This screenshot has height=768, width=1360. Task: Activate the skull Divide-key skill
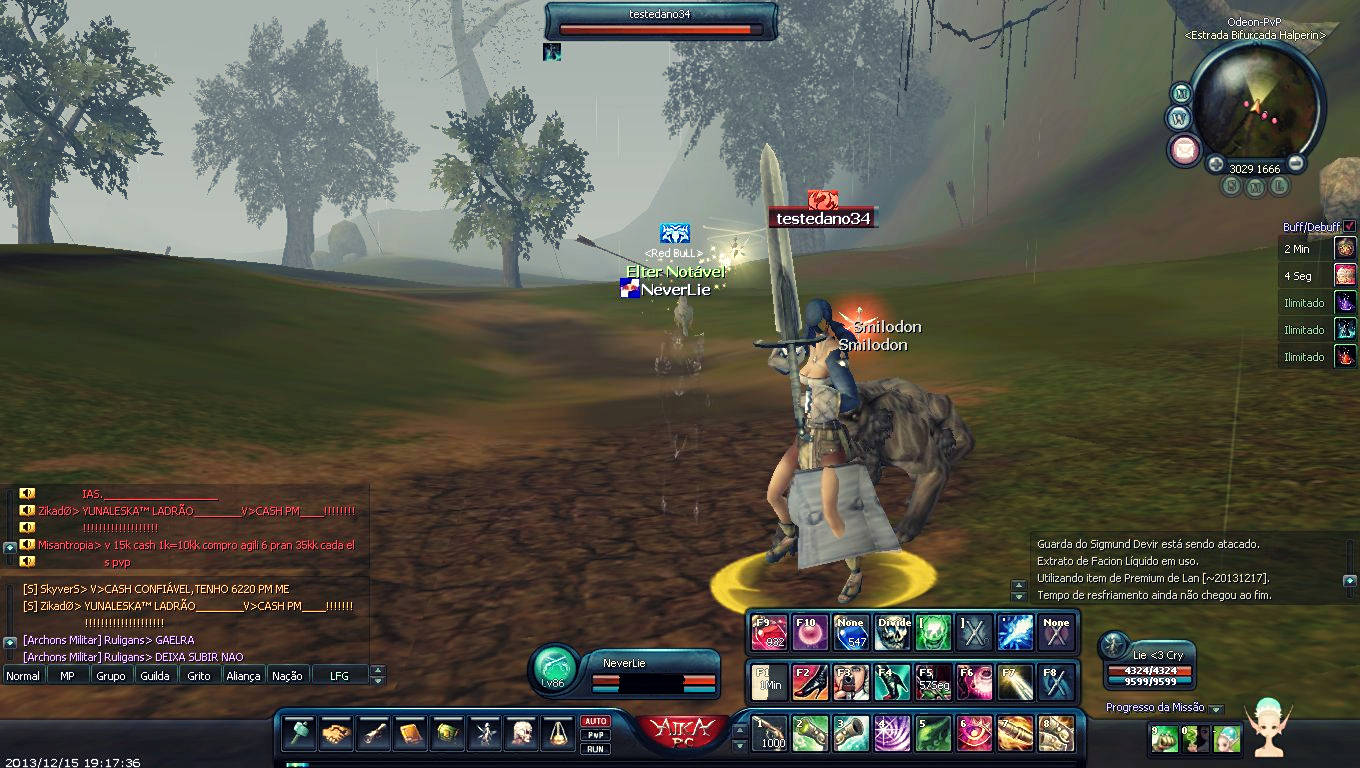click(893, 632)
